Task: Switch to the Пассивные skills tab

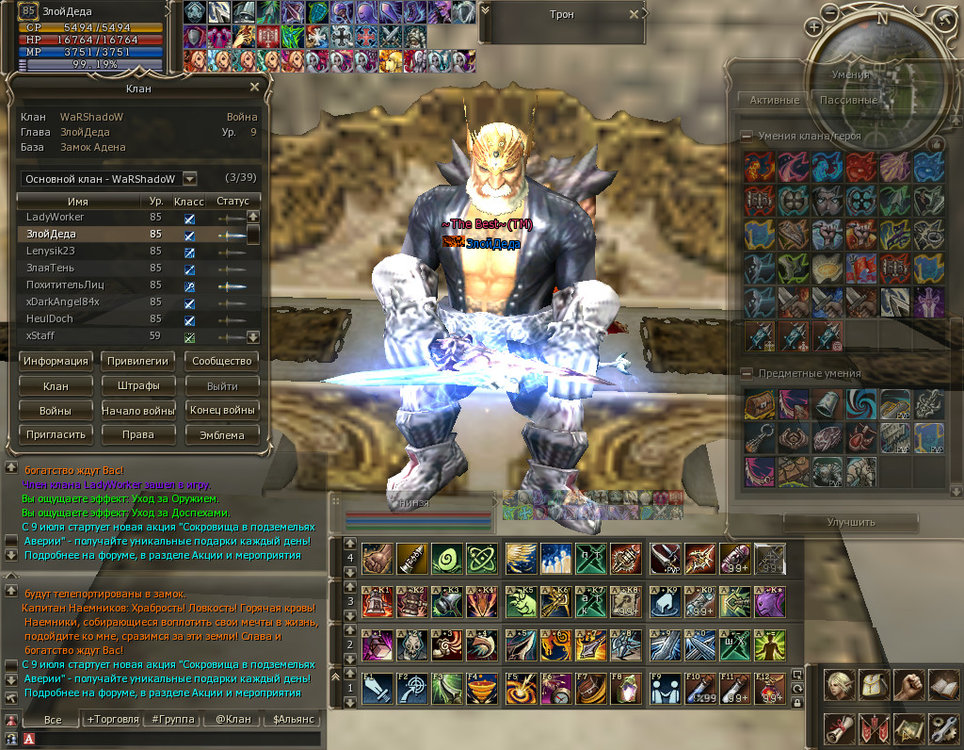Action: tap(848, 100)
